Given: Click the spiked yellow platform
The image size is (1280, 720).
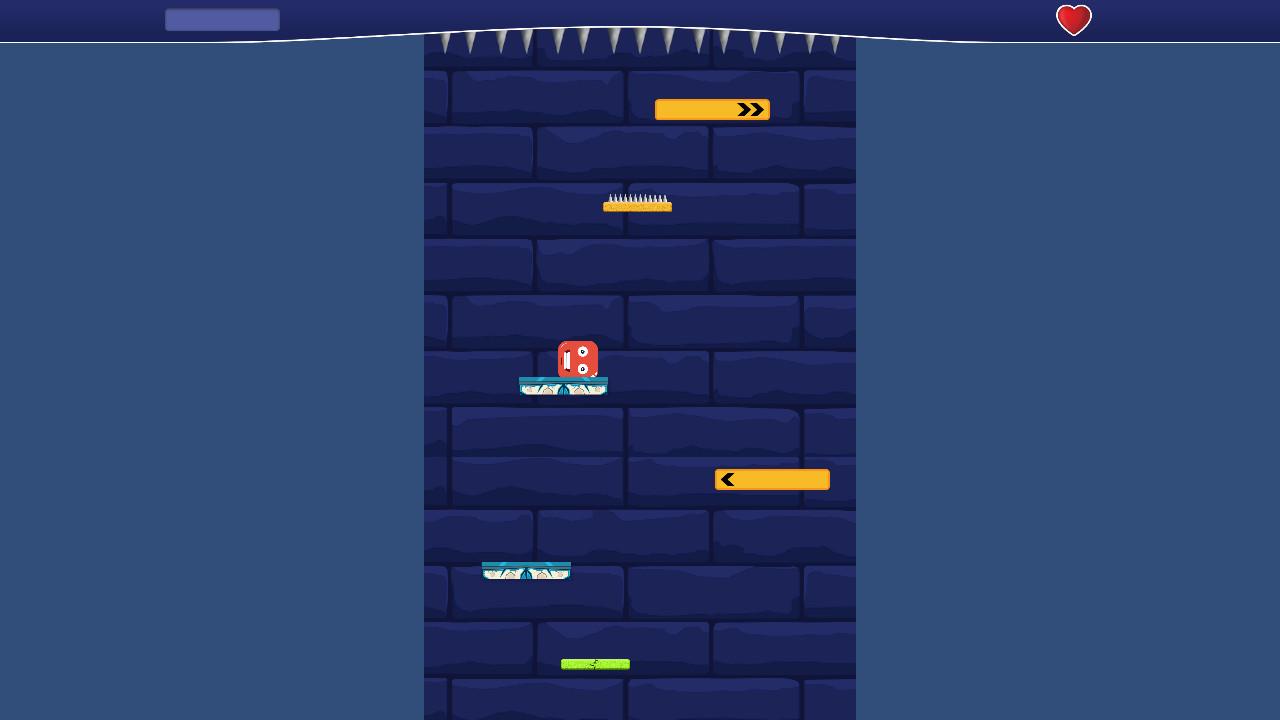Looking at the screenshot, I should 638,204.
